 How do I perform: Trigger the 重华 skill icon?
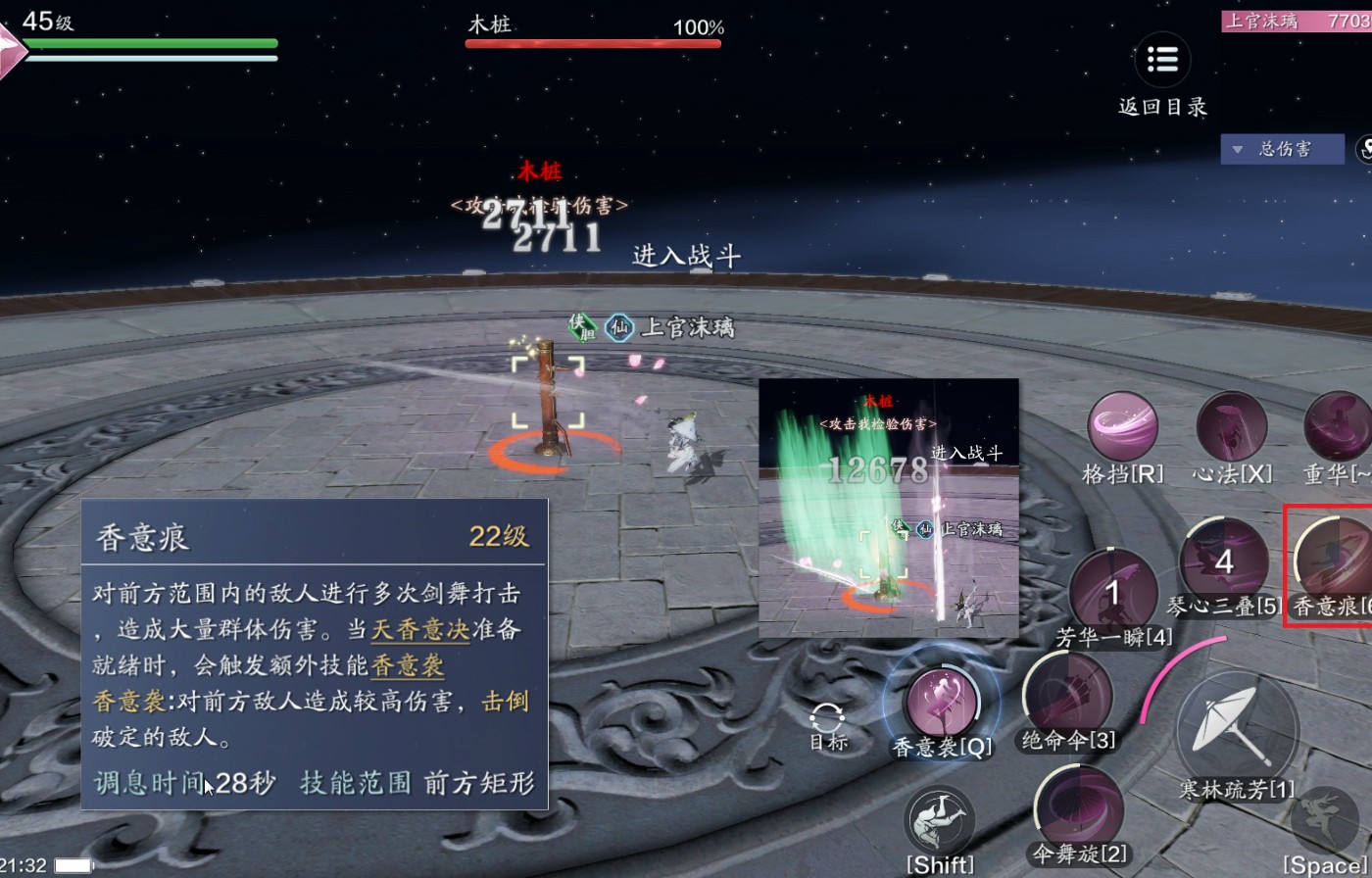(x=1339, y=427)
